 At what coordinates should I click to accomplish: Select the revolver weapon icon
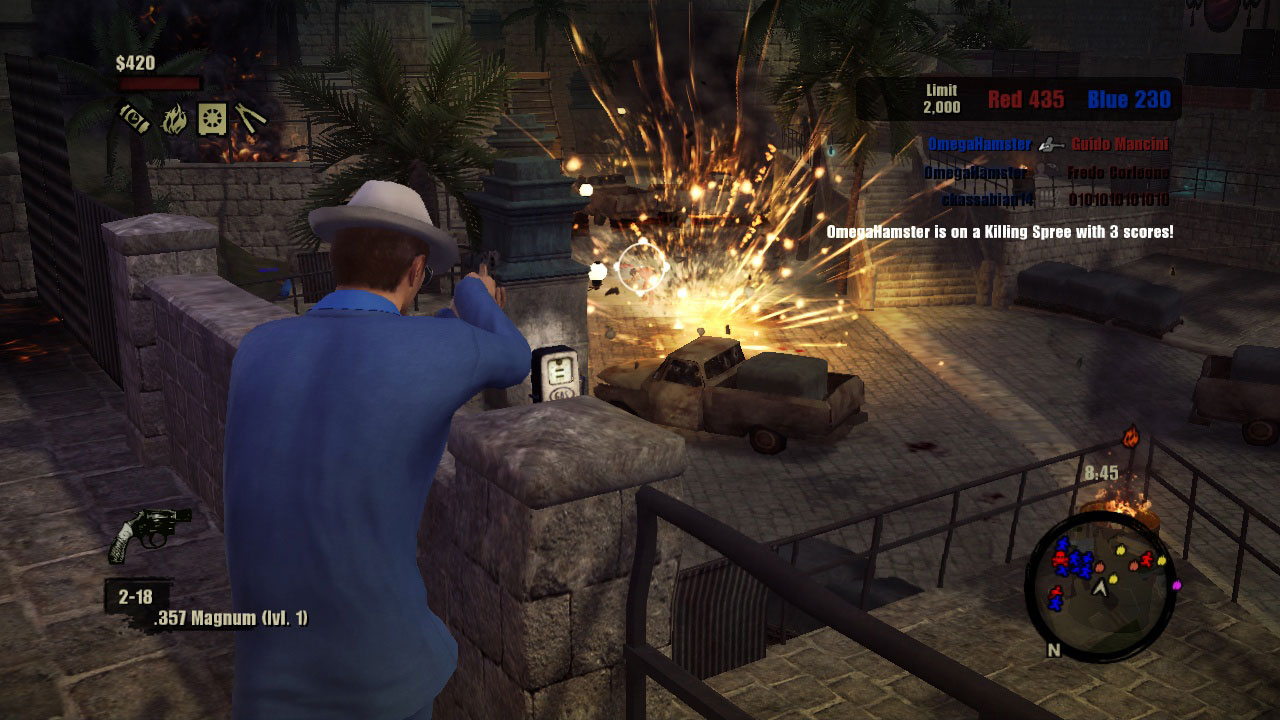point(148,533)
